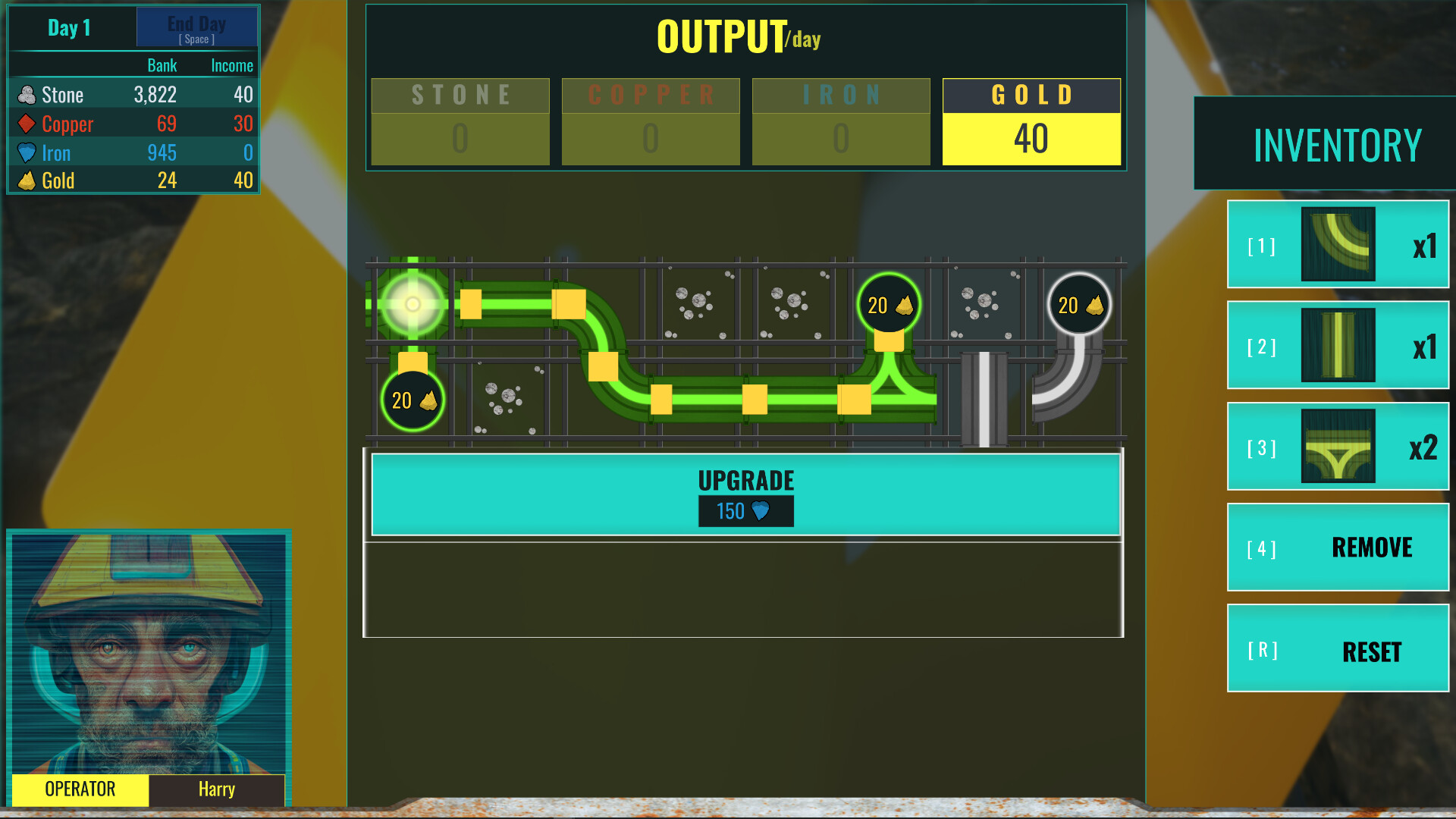Activate the Remove tool in slot 4
Image resolution: width=1456 pixels, height=819 pixels.
pyautogui.click(x=1337, y=548)
